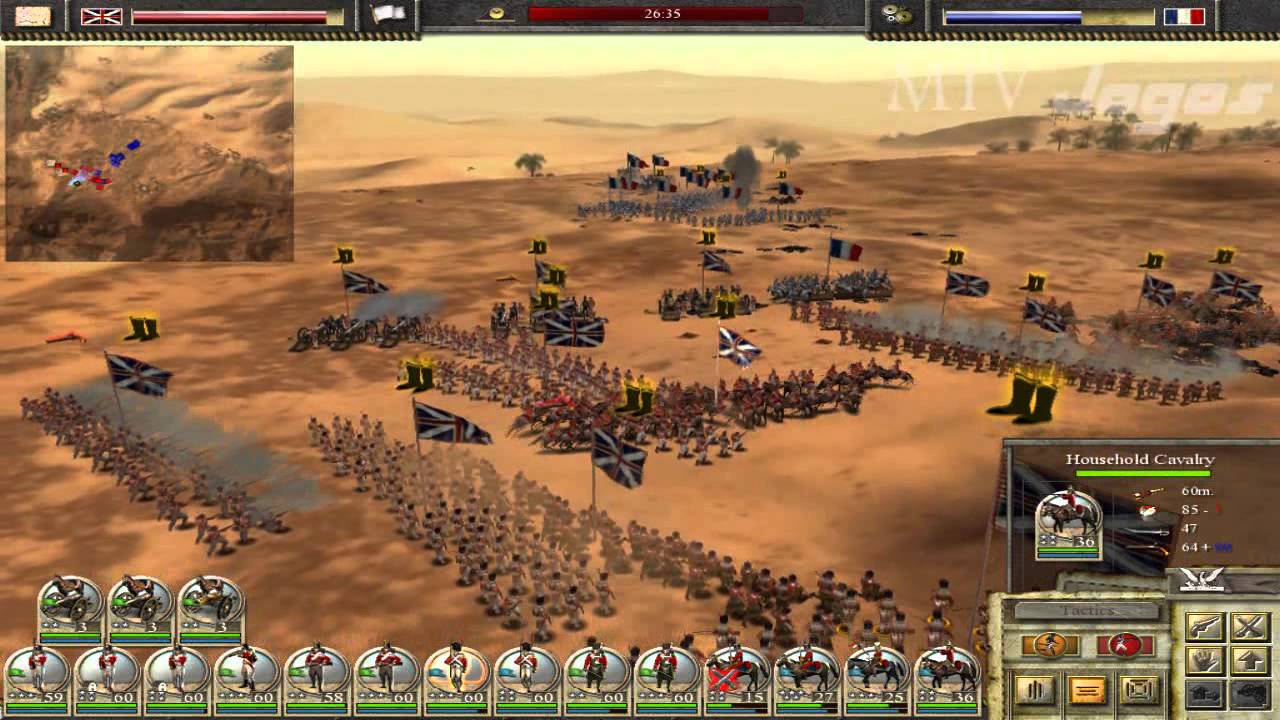Screen dimensions: 1280x720
Task: Click the Tactics panel header
Action: (x=1086, y=610)
